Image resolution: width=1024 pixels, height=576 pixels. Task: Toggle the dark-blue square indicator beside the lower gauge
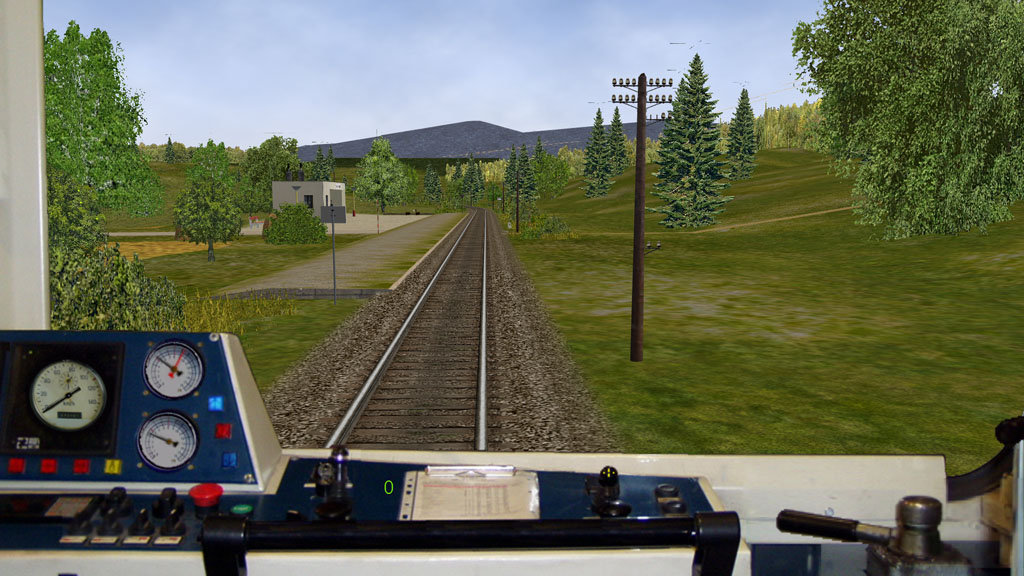click(229, 459)
